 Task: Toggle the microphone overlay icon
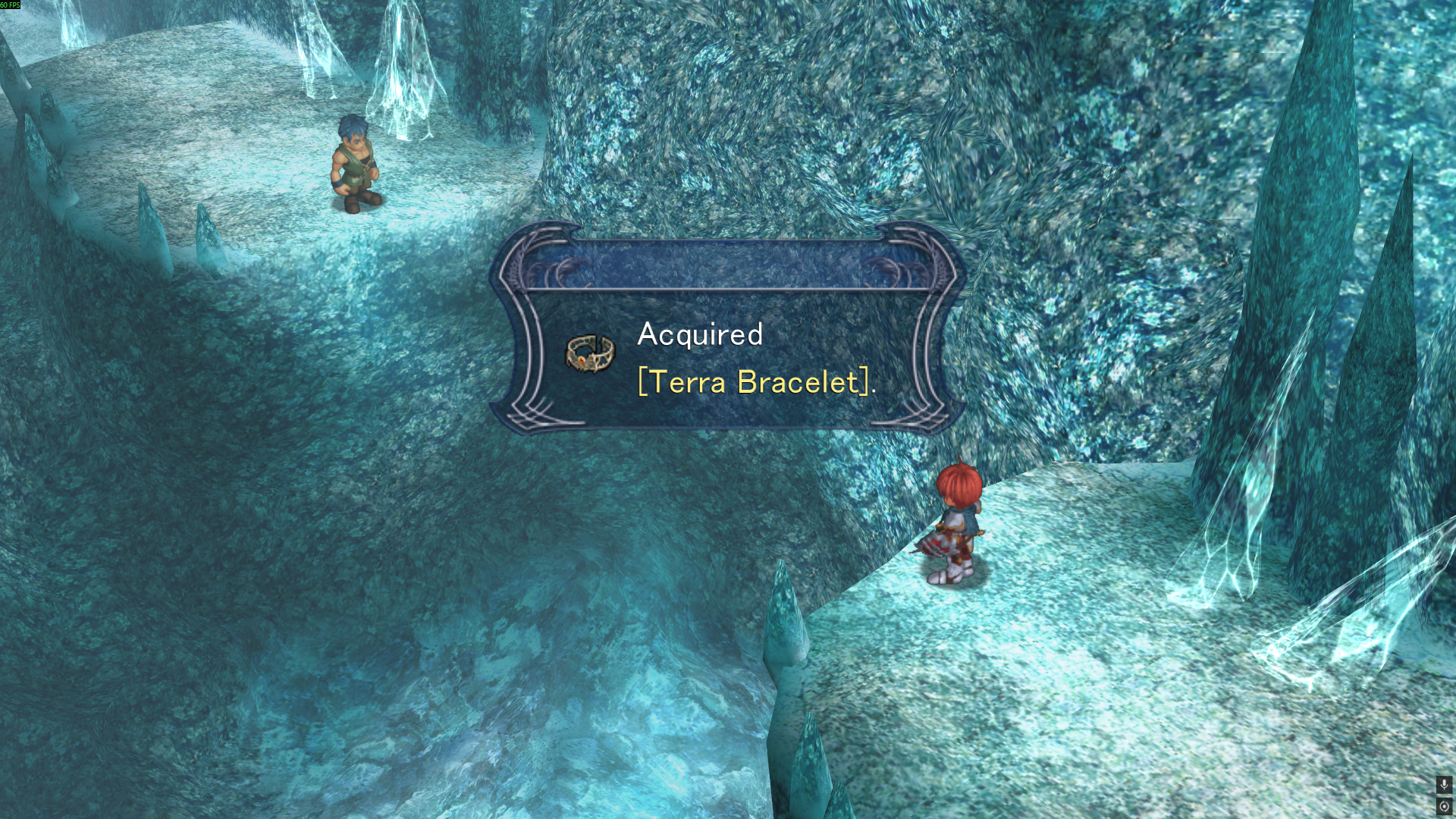pyautogui.click(x=1444, y=784)
